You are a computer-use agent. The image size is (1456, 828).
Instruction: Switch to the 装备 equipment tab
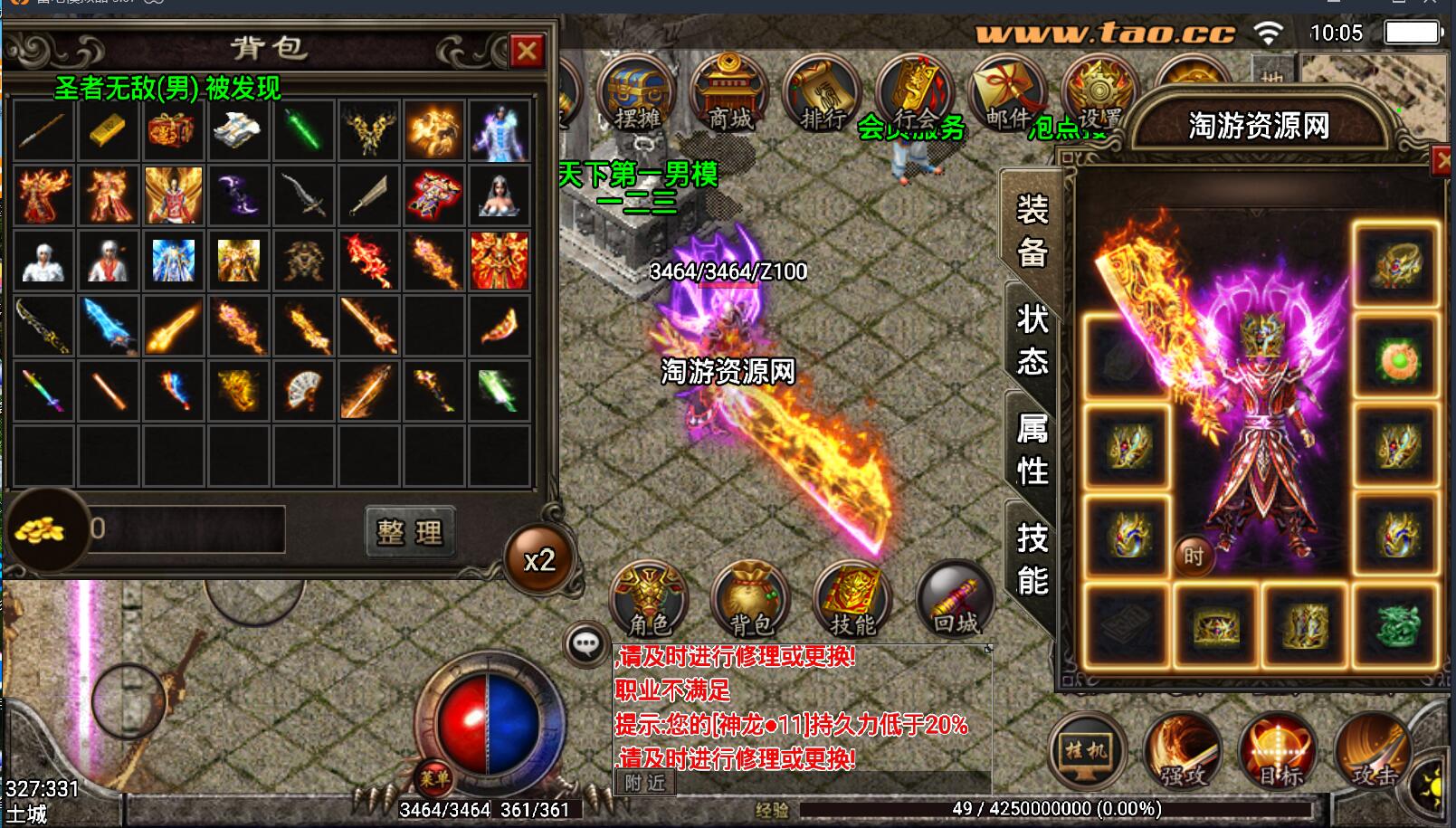click(1032, 231)
